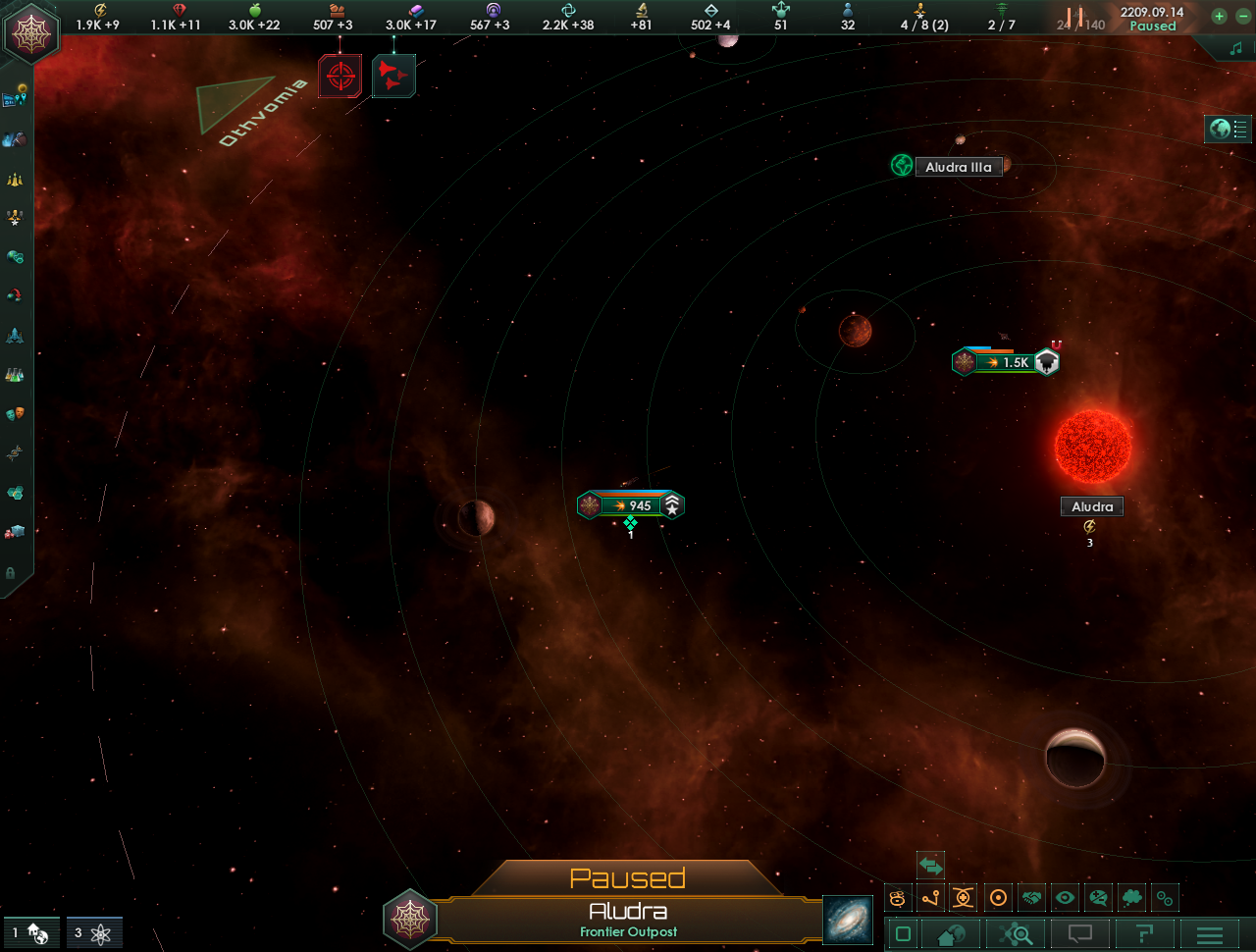This screenshot has height=952, width=1256.
Task: Open the ship designer sidebar tab
Action: point(15,335)
